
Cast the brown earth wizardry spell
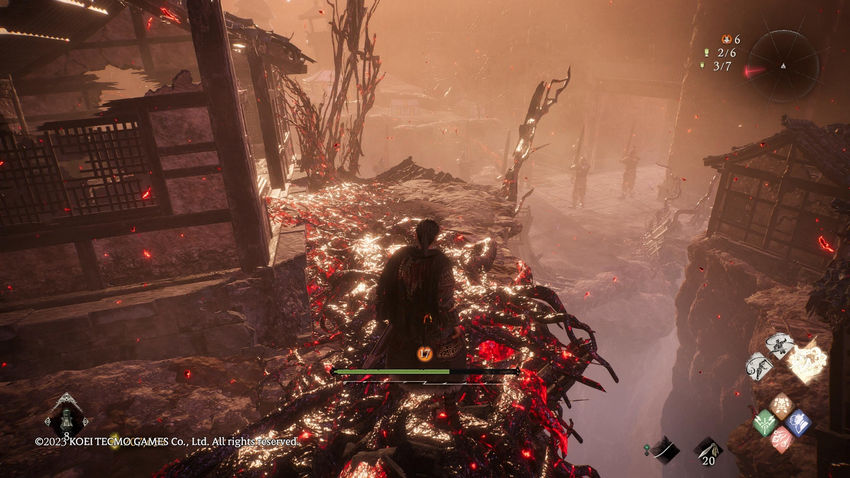(x=781, y=404)
